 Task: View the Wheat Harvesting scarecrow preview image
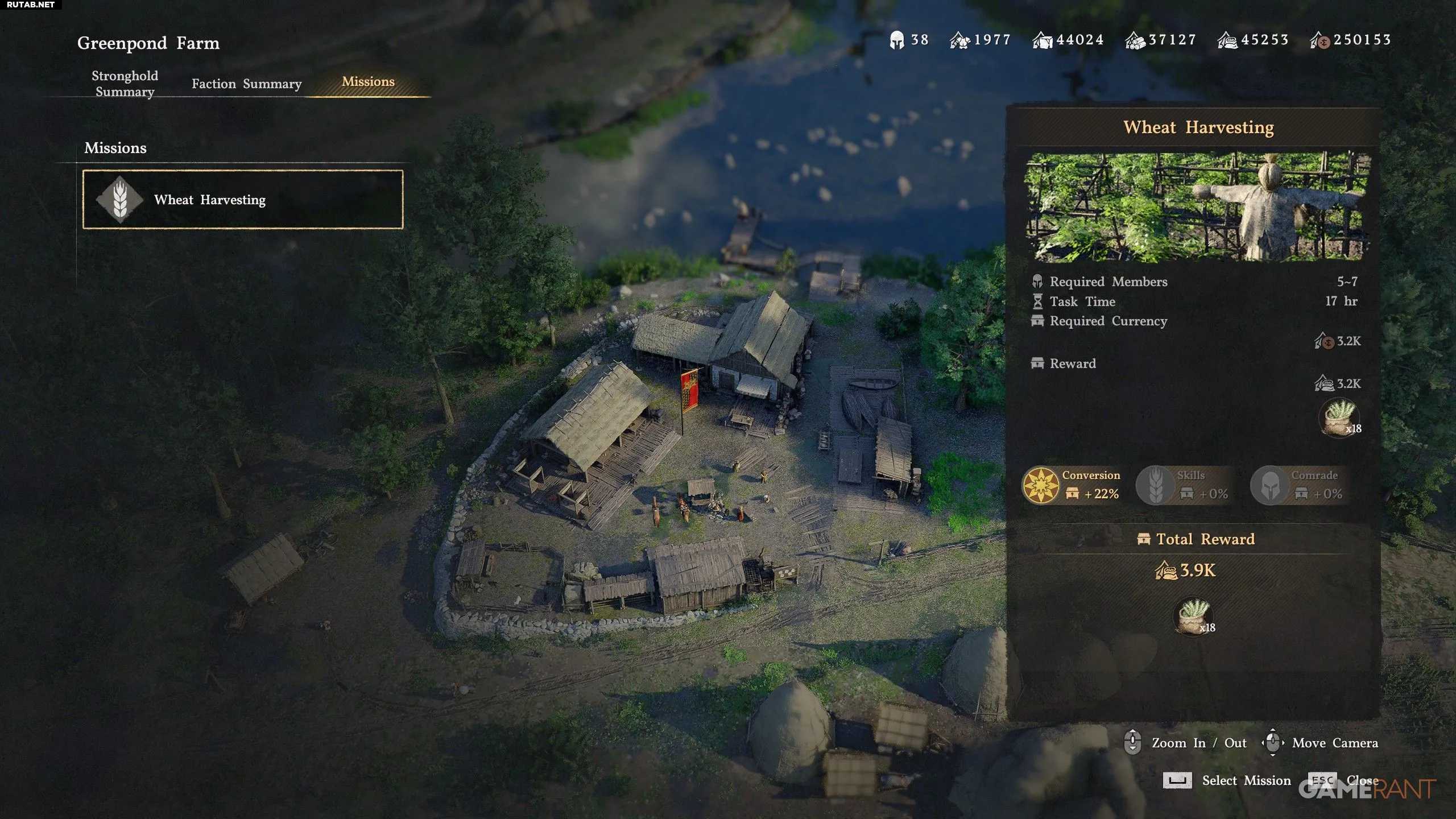[x=1197, y=206]
